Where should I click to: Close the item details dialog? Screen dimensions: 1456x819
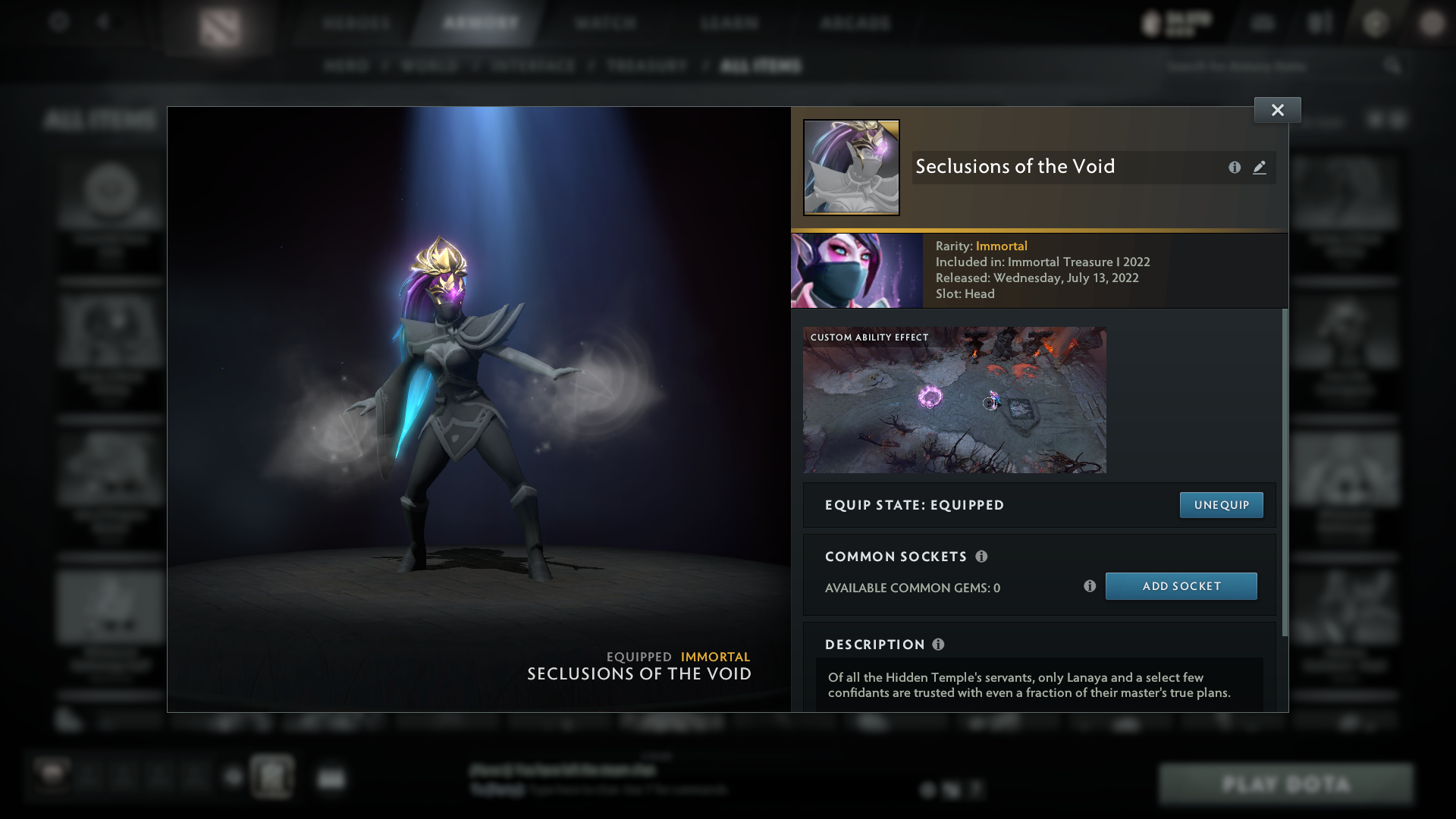coord(1277,109)
